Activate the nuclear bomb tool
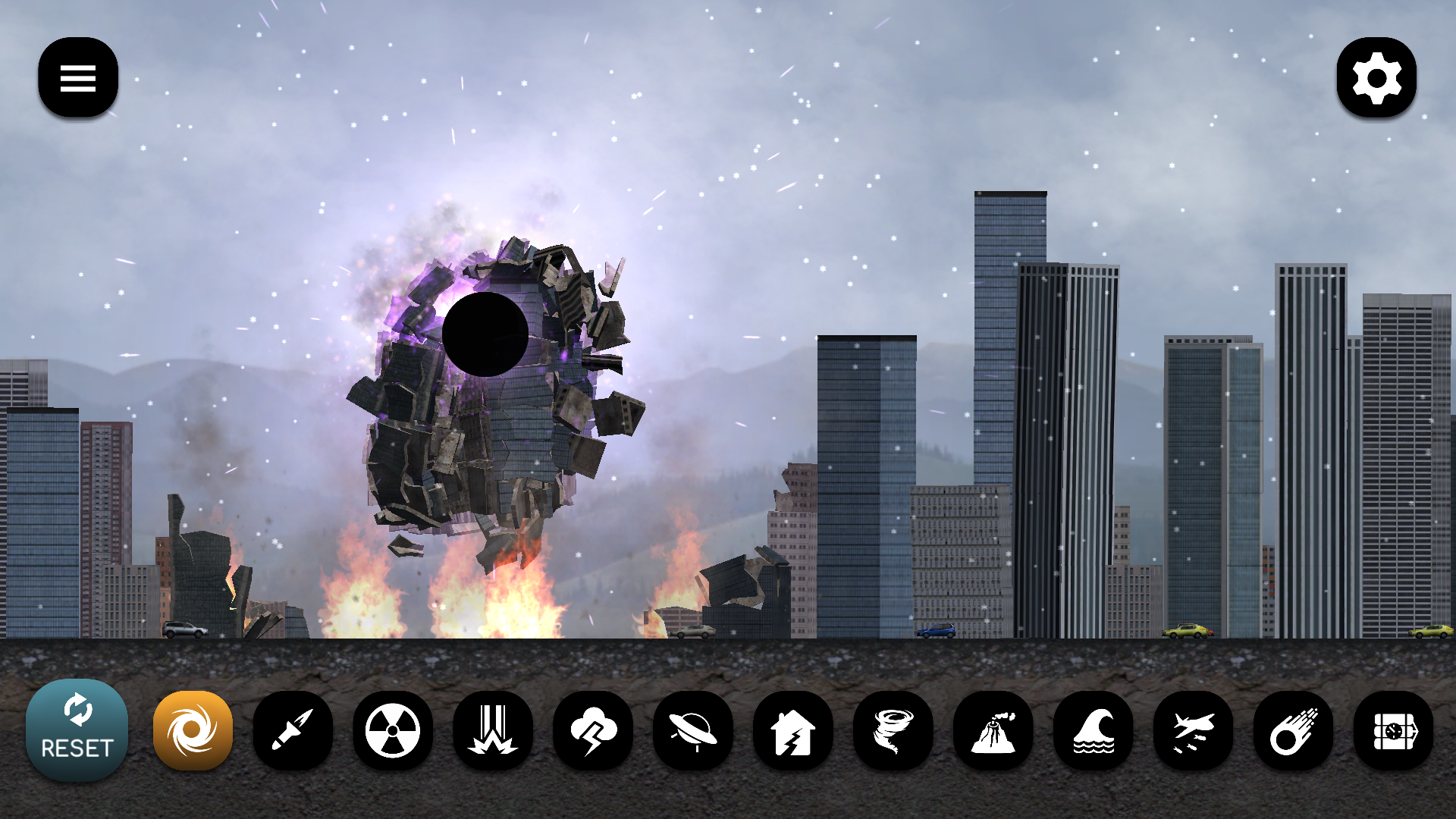Viewport: 1456px width, 819px height. pos(394,730)
